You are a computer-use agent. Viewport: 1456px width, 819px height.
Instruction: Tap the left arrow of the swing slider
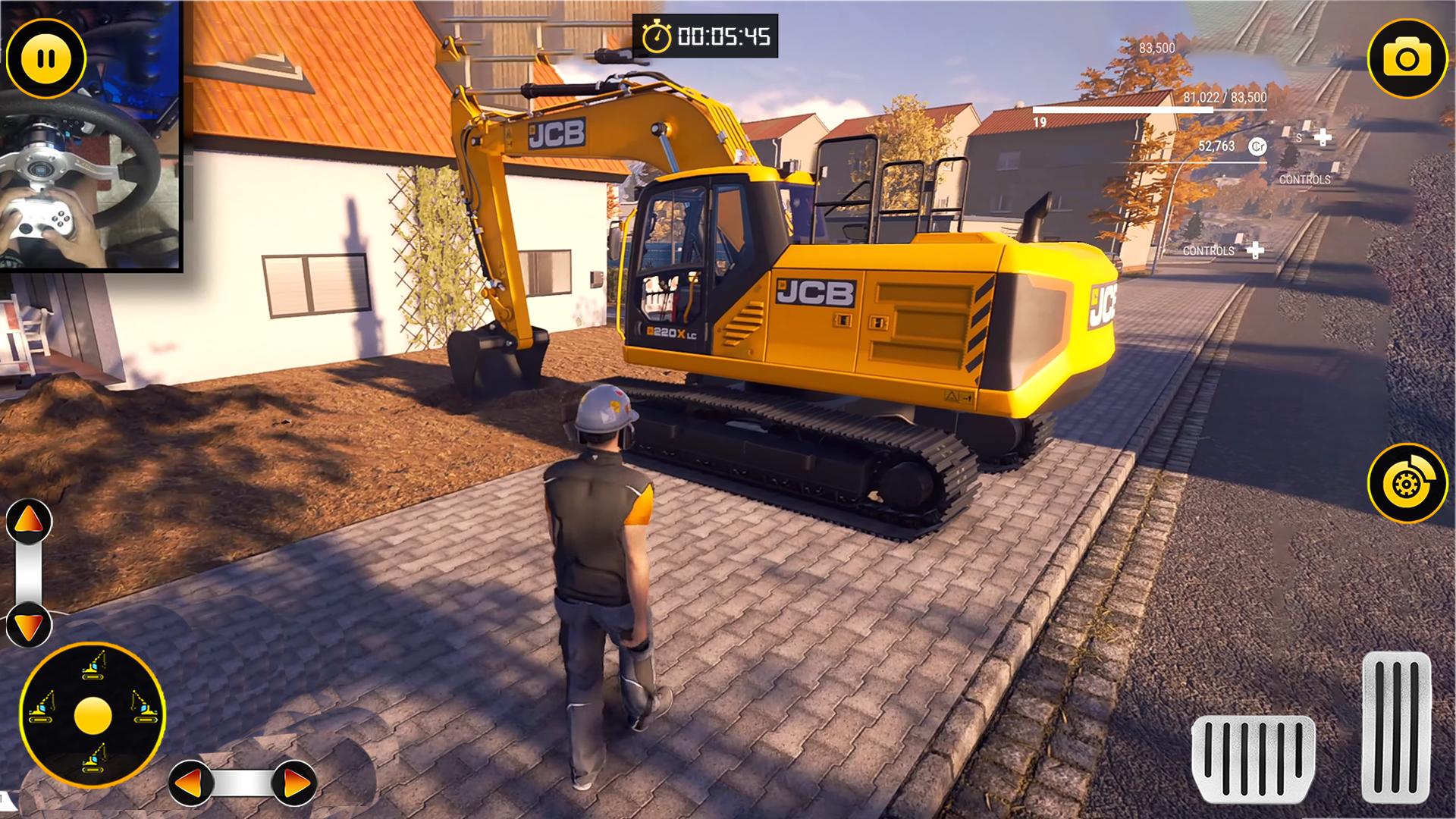(189, 780)
